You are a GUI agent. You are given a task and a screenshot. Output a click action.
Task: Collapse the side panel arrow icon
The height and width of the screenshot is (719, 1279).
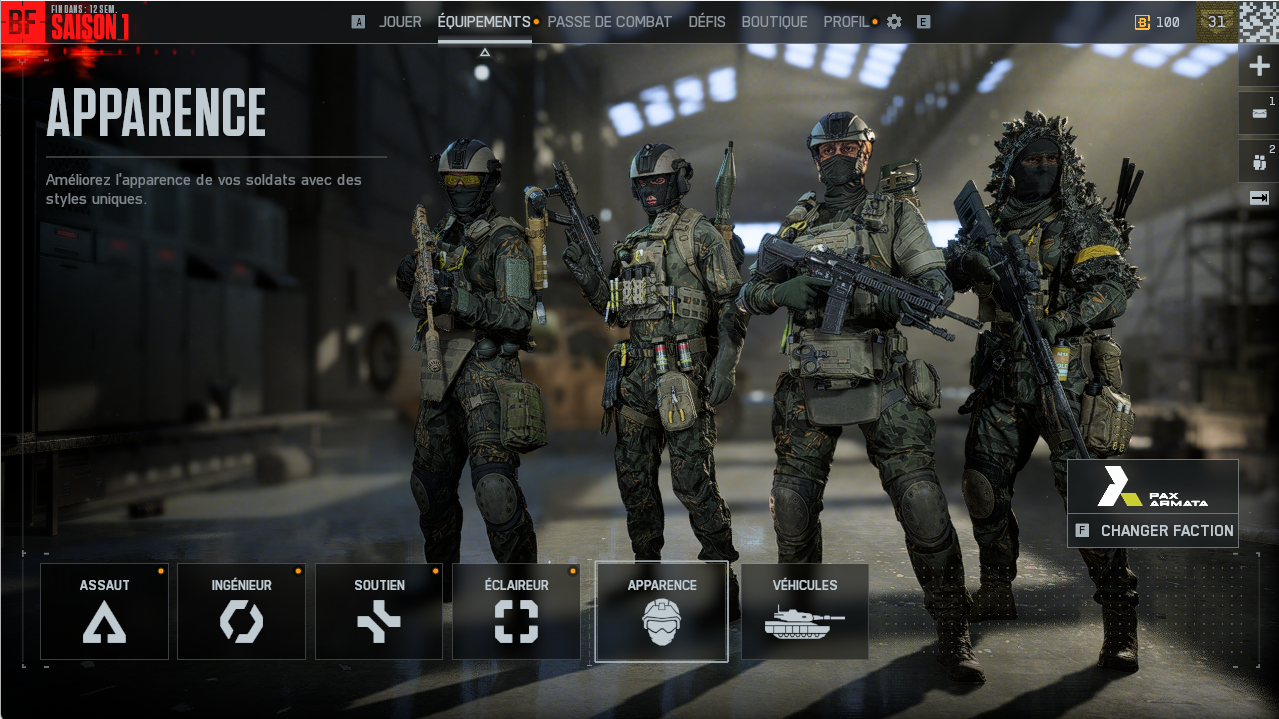point(1258,198)
